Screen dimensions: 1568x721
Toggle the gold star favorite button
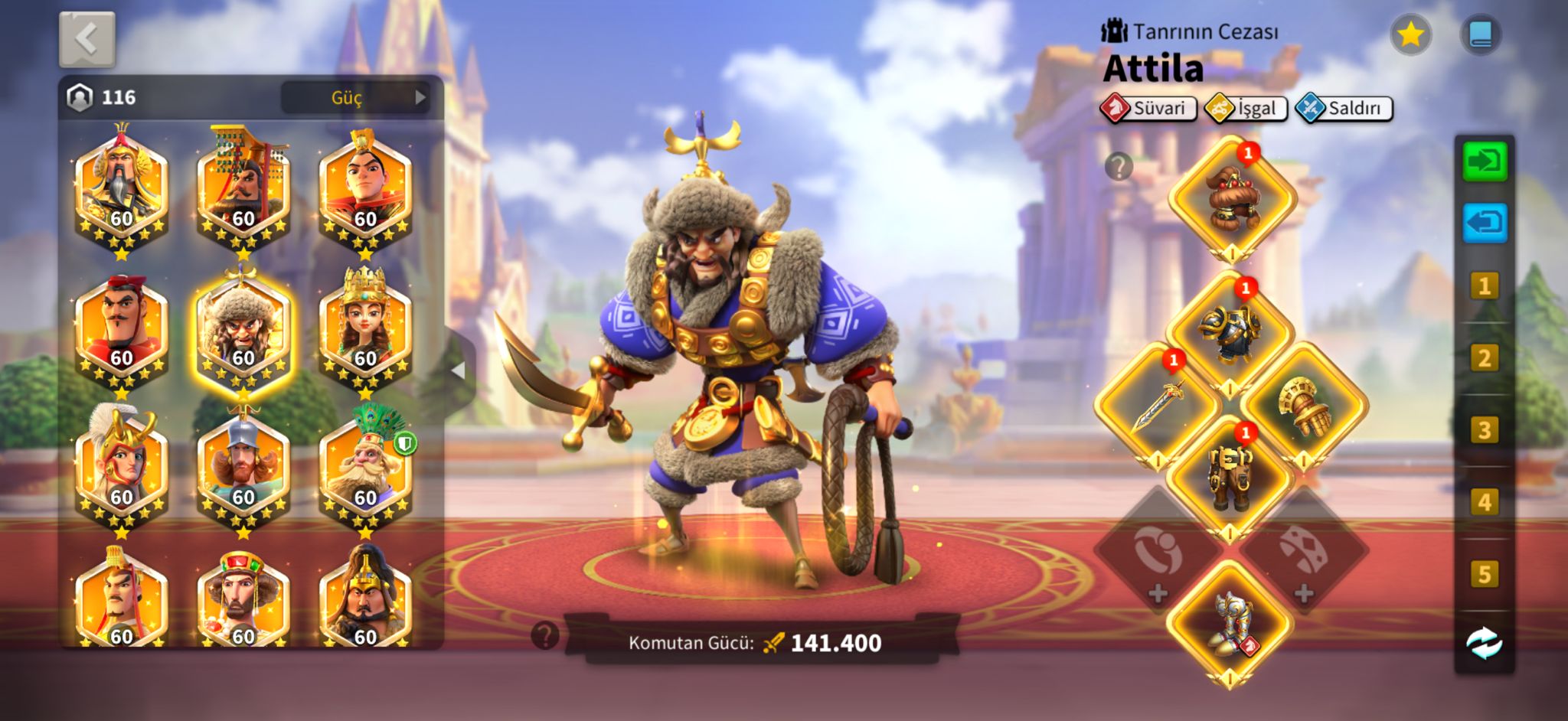click(x=1410, y=34)
